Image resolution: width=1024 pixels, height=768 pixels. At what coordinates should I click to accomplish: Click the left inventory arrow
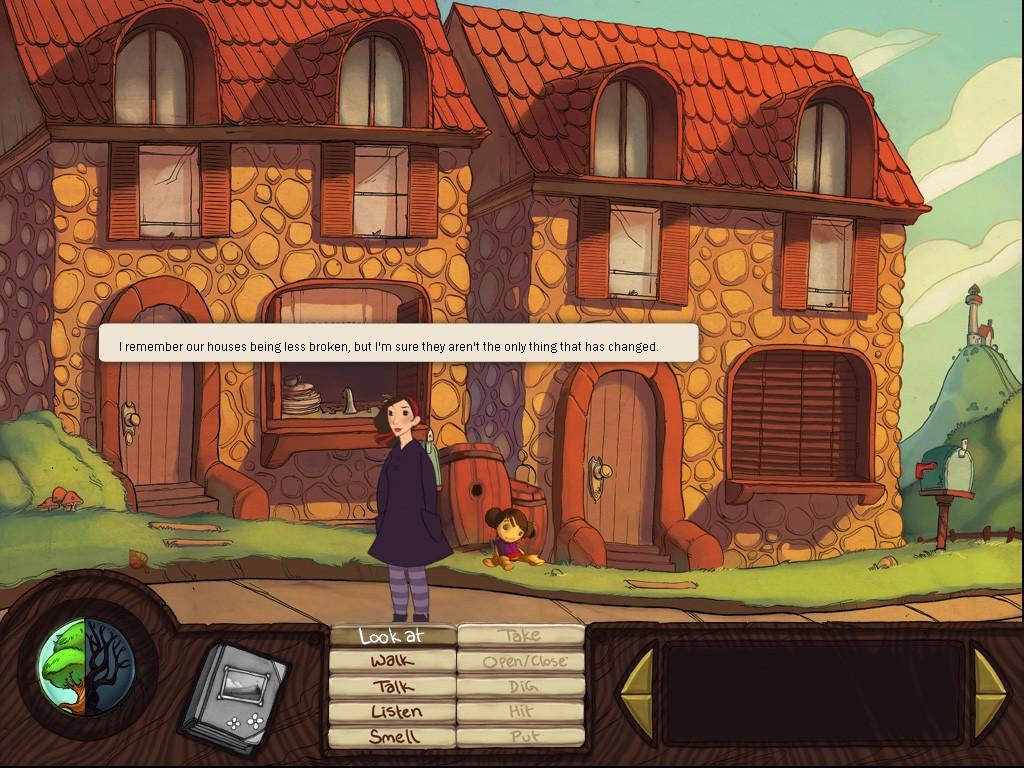point(636,692)
